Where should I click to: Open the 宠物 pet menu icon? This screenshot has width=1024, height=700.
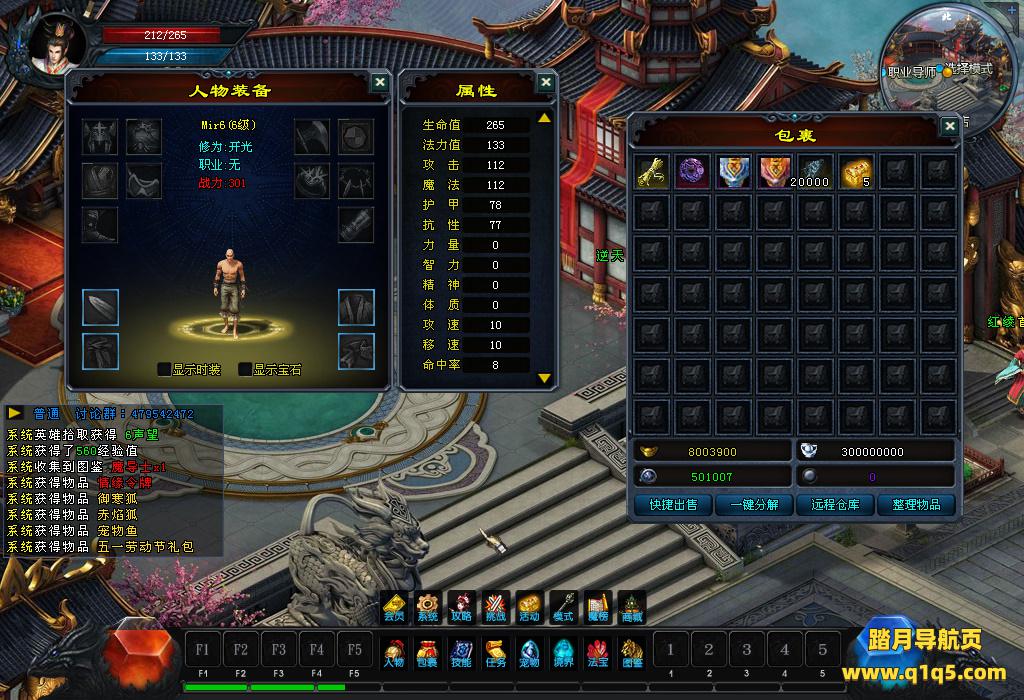tap(530, 653)
